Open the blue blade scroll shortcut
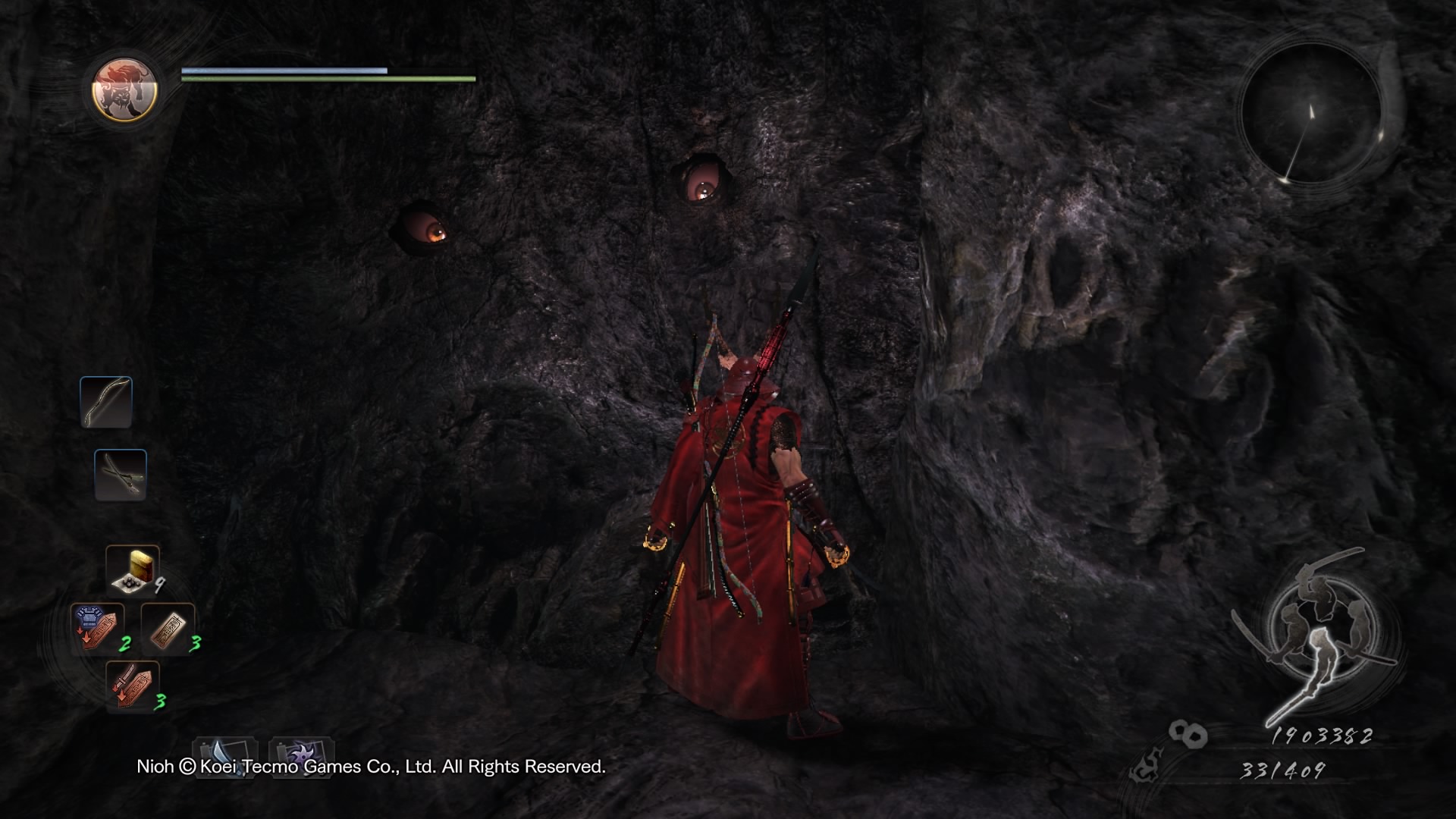The width and height of the screenshot is (1456, 819). (x=224, y=755)
